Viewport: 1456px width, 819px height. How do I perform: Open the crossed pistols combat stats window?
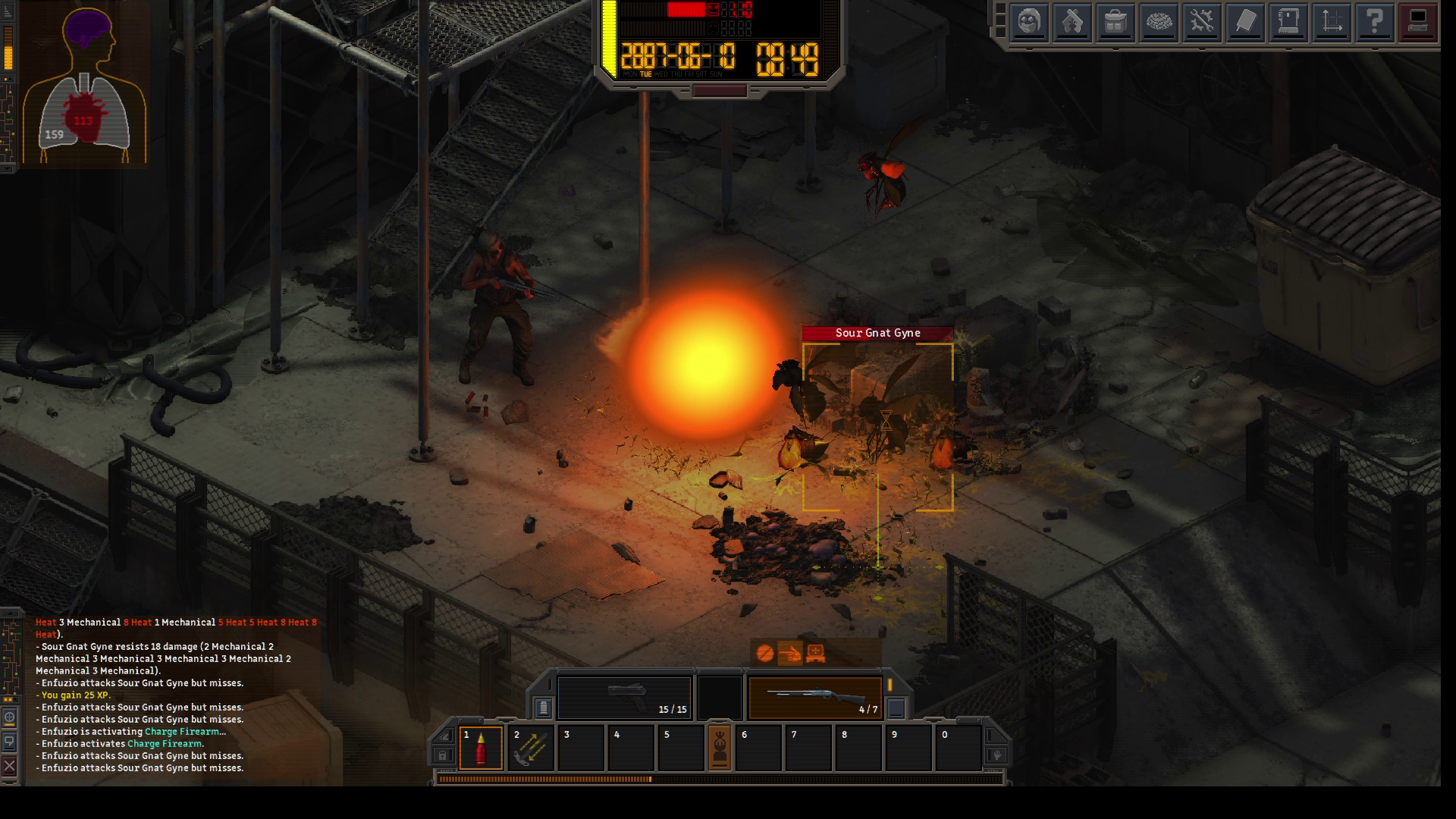pos(1072,22)
